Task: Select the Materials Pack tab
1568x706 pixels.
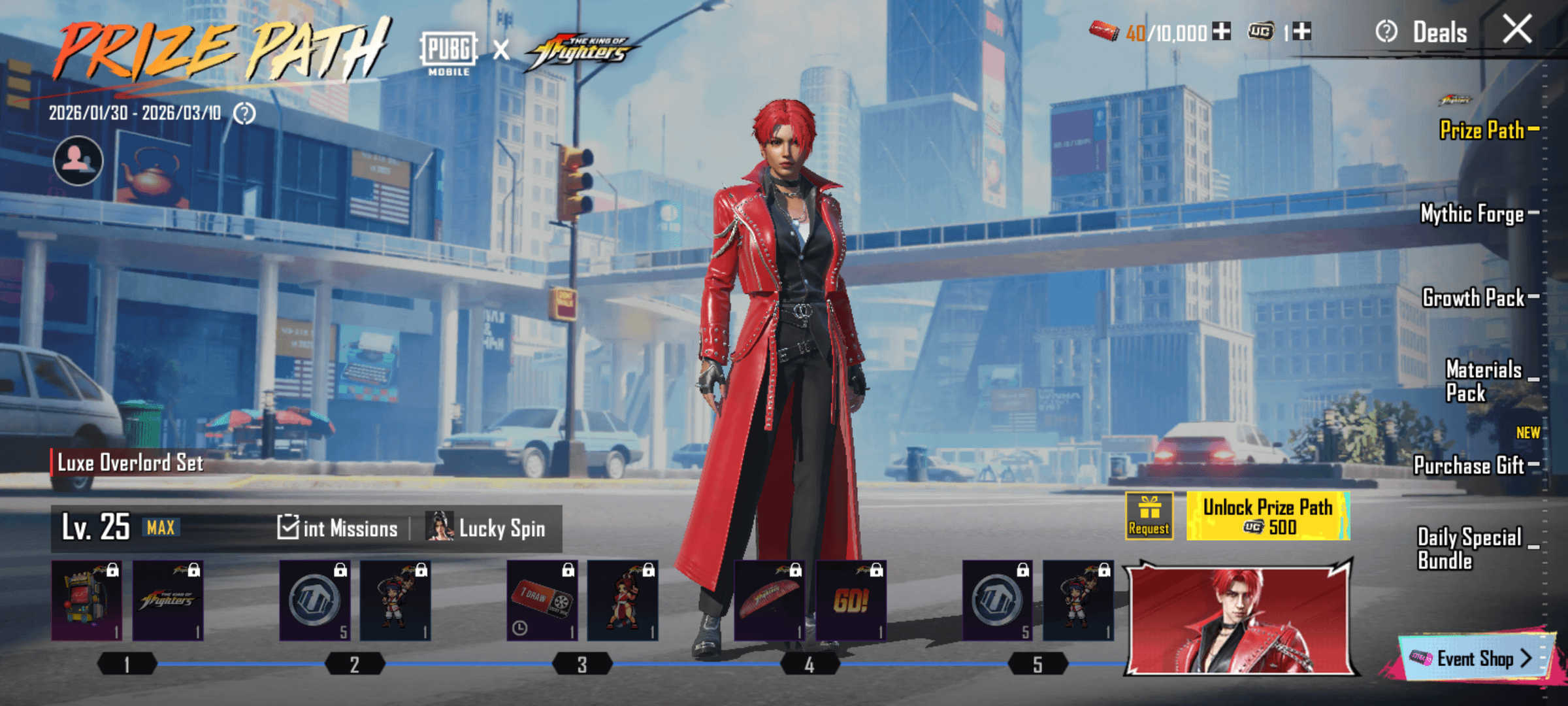Action: (x=1483, y=381)
